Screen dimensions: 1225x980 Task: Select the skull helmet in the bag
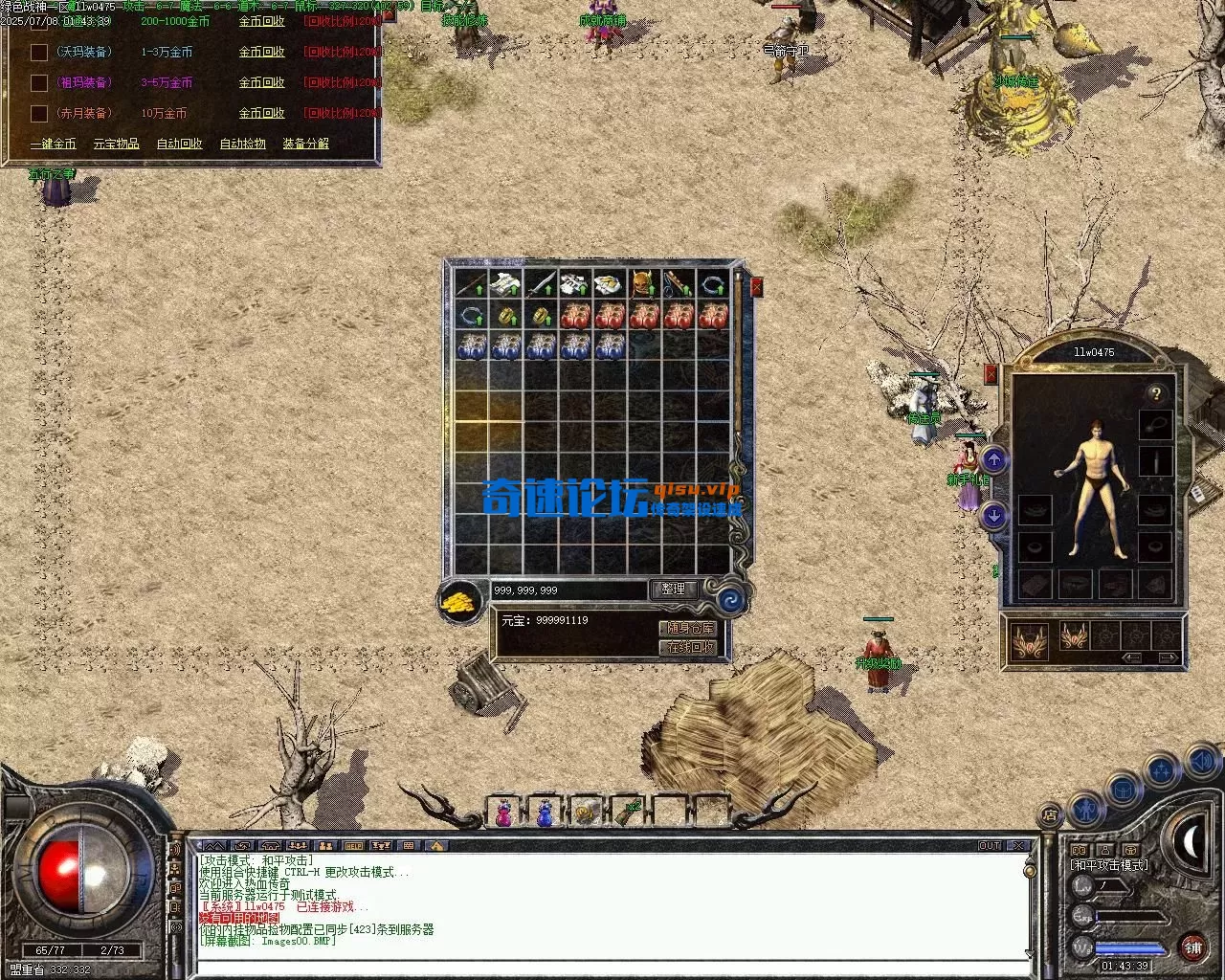pos(643,284)
